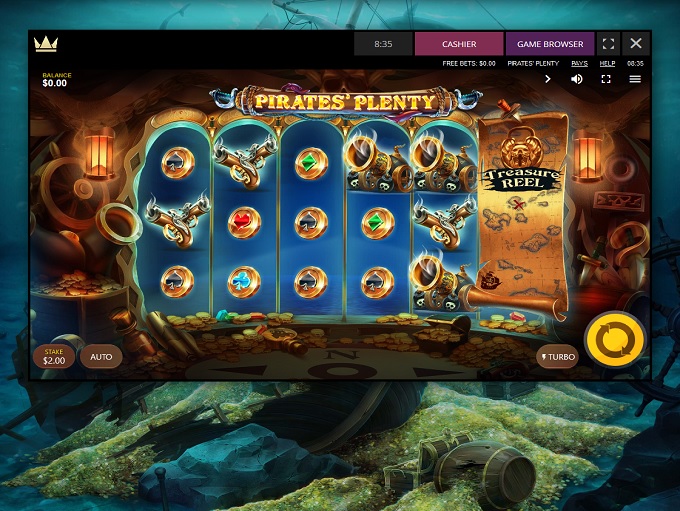The height and width of the screenshot is (511, 680).
Task: Close the game window
Action: (636, 44)
